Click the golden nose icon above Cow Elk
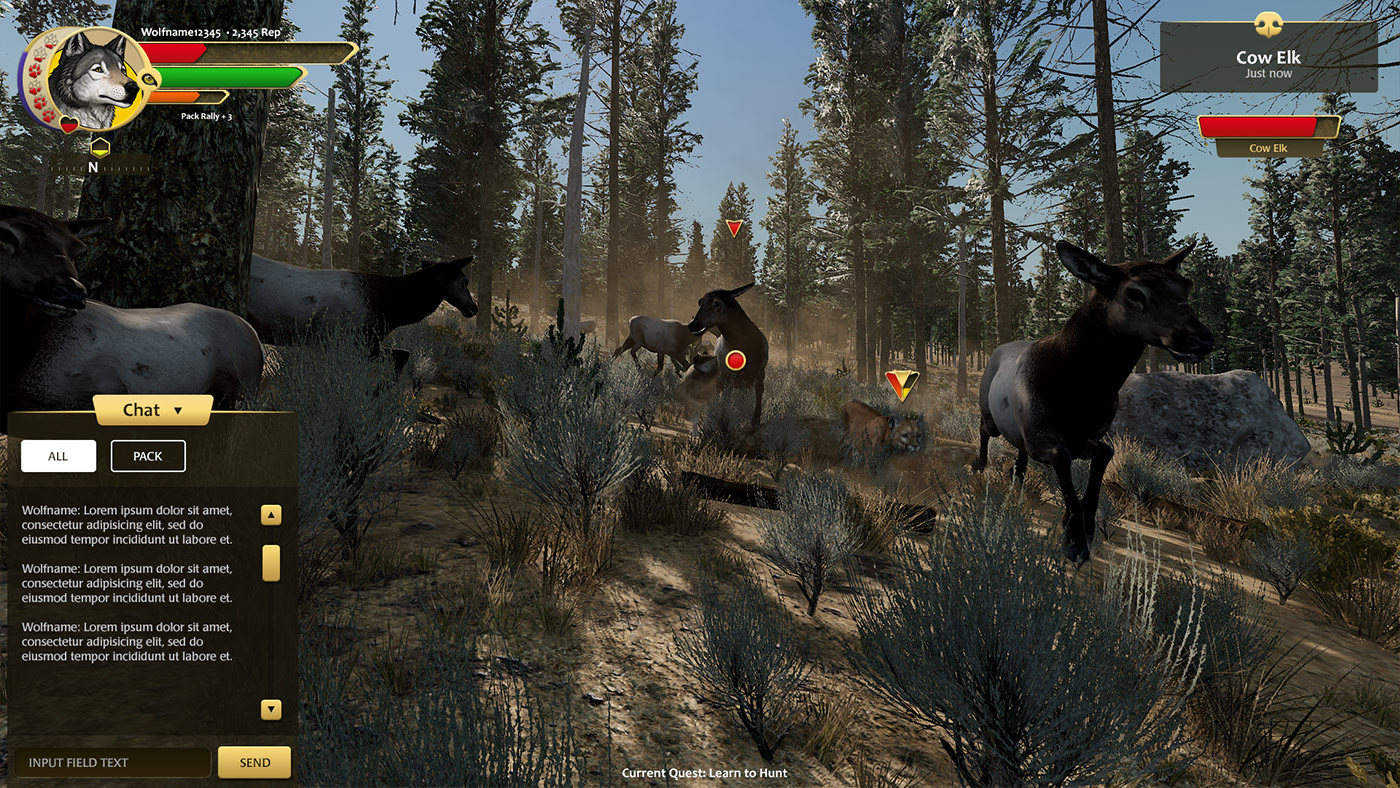The image size is (1400, 788). tap(1268, 25)
